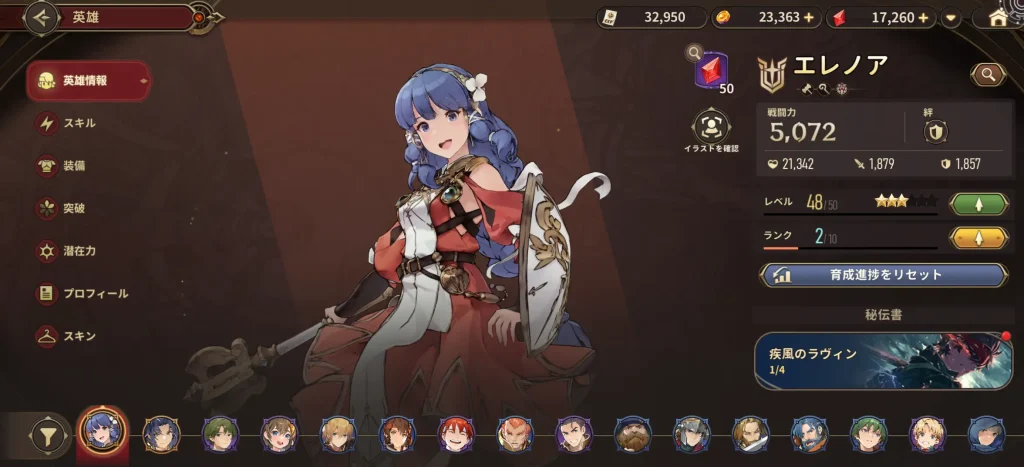Click the magnifier button beside エレノア
The width and height of the screenshot is (1024, 467).
click(x=987, y=74)
